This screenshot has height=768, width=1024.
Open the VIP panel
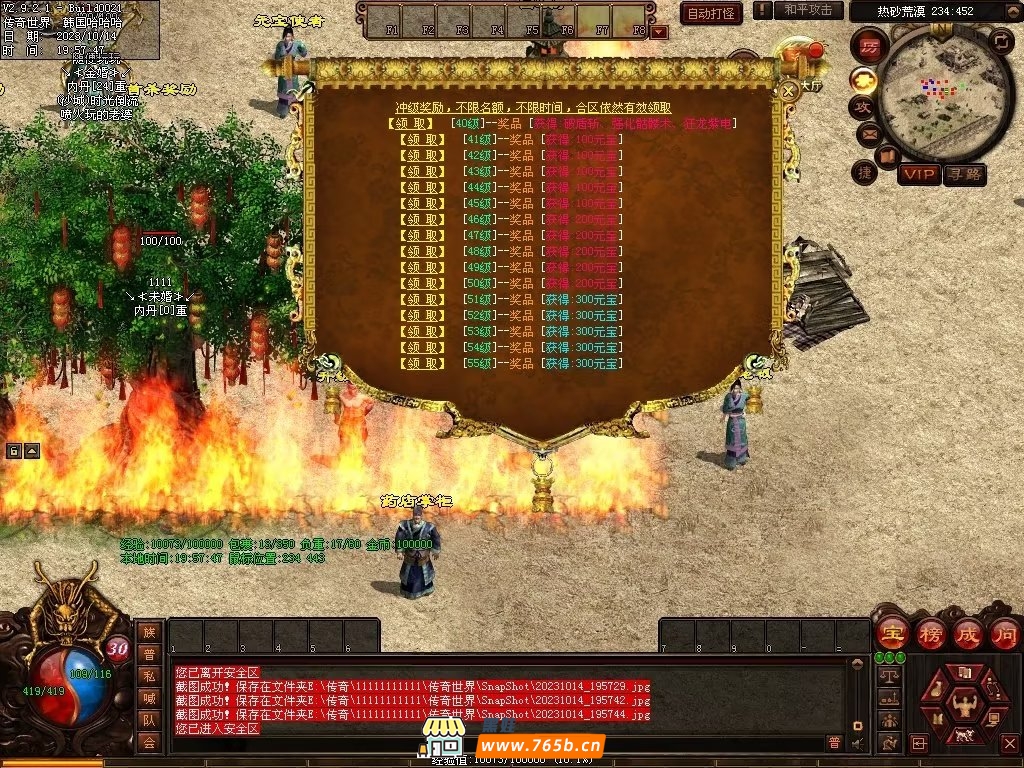tap(918, 175)
